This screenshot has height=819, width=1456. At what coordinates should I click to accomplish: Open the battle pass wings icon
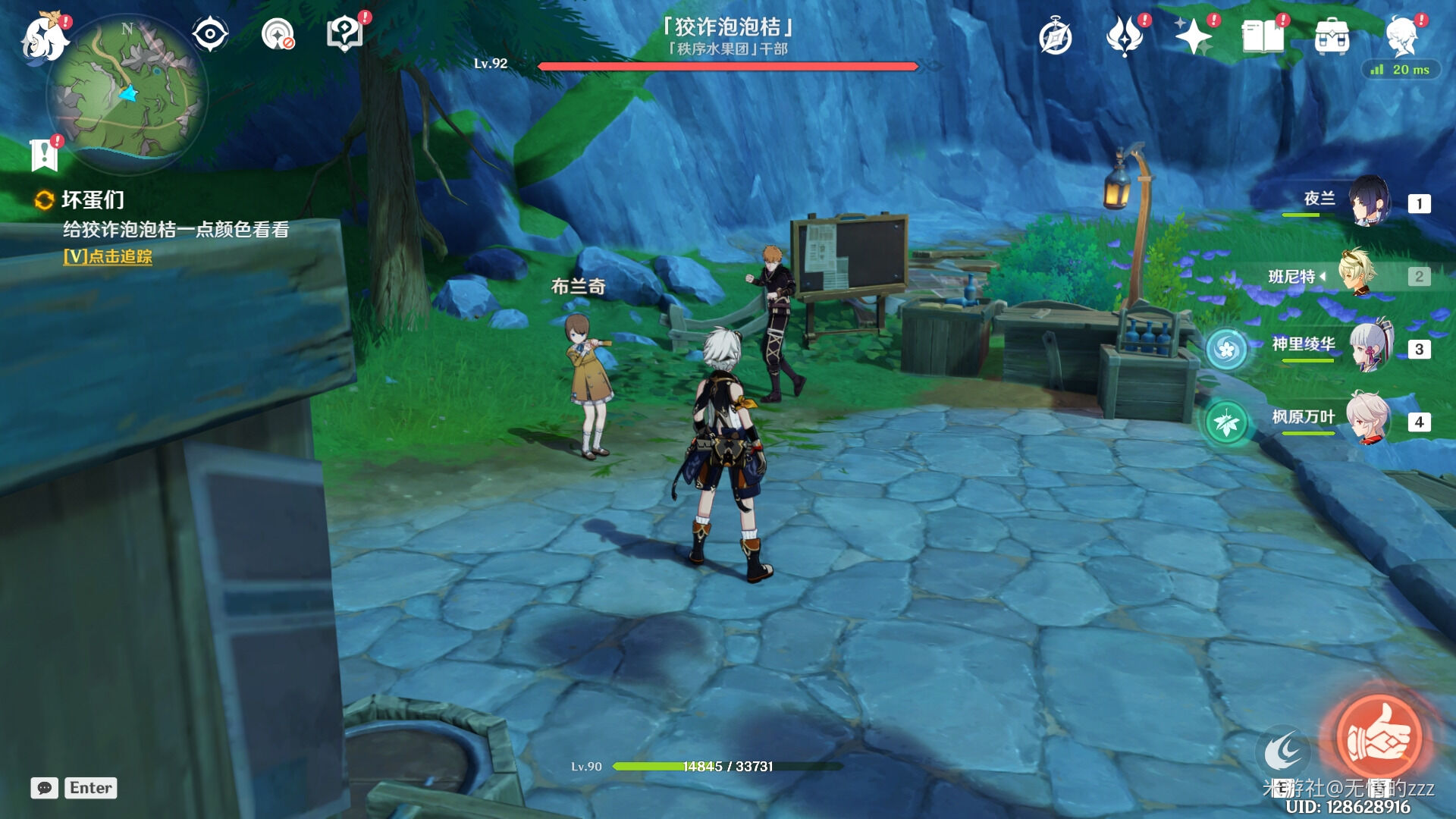point(1125,37)
